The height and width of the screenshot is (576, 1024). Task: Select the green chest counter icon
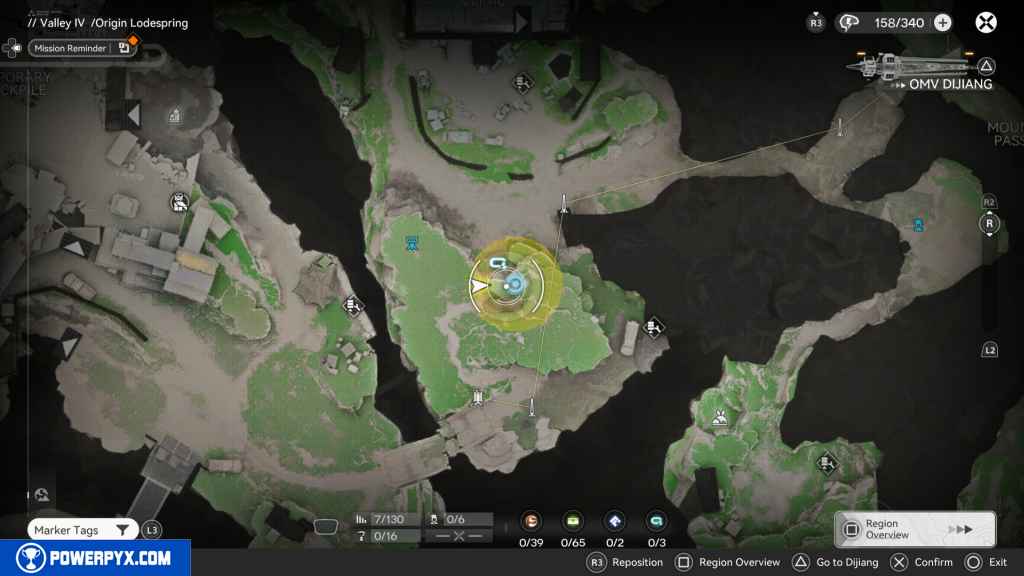coord(573,521)
